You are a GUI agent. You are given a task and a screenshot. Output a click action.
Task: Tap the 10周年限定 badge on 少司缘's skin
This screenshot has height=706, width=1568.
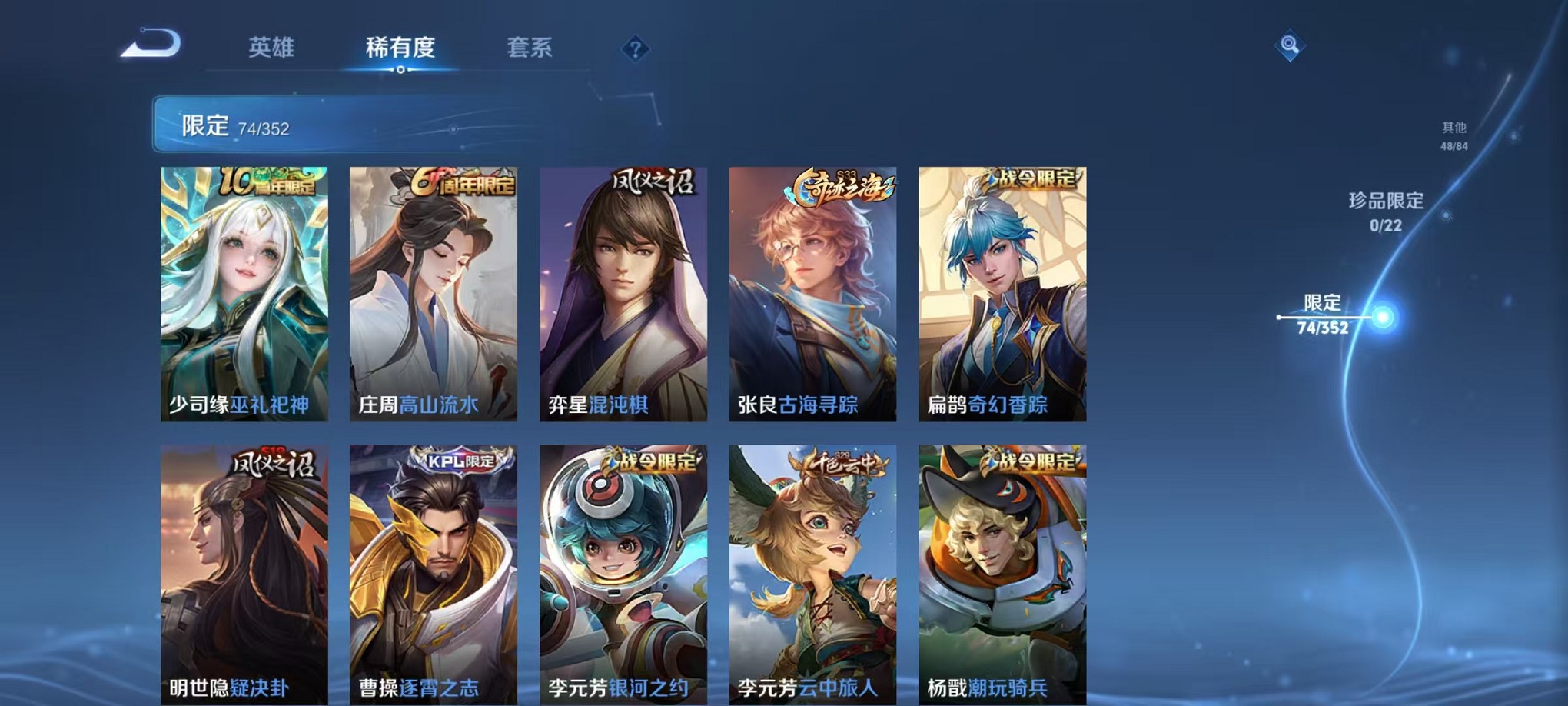click(x=267, y=181)
